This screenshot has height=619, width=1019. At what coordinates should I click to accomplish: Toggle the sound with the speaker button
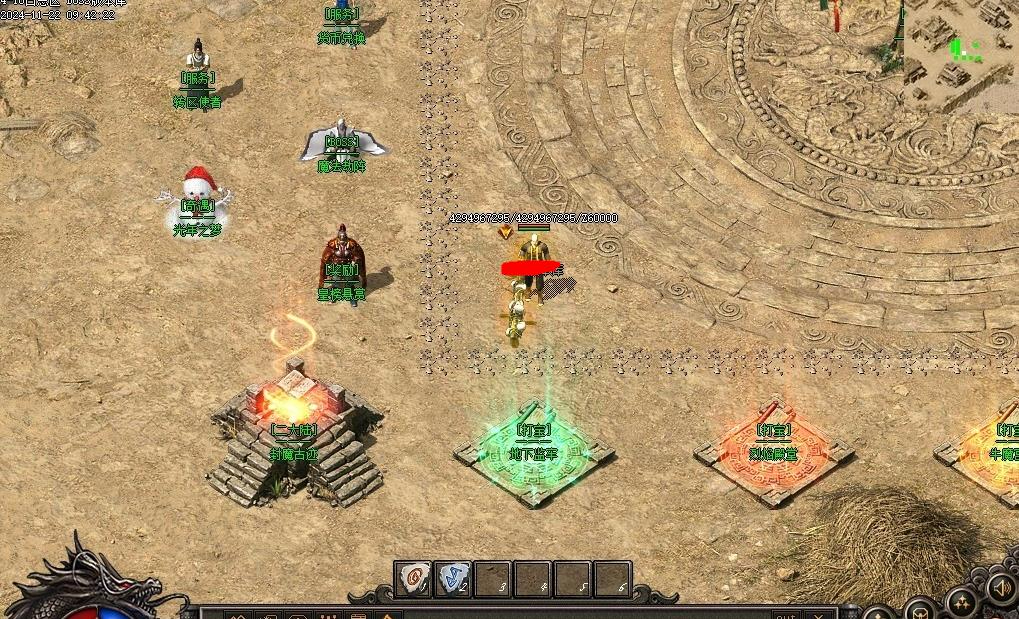pyautogui.click(x=1001, y=587)
